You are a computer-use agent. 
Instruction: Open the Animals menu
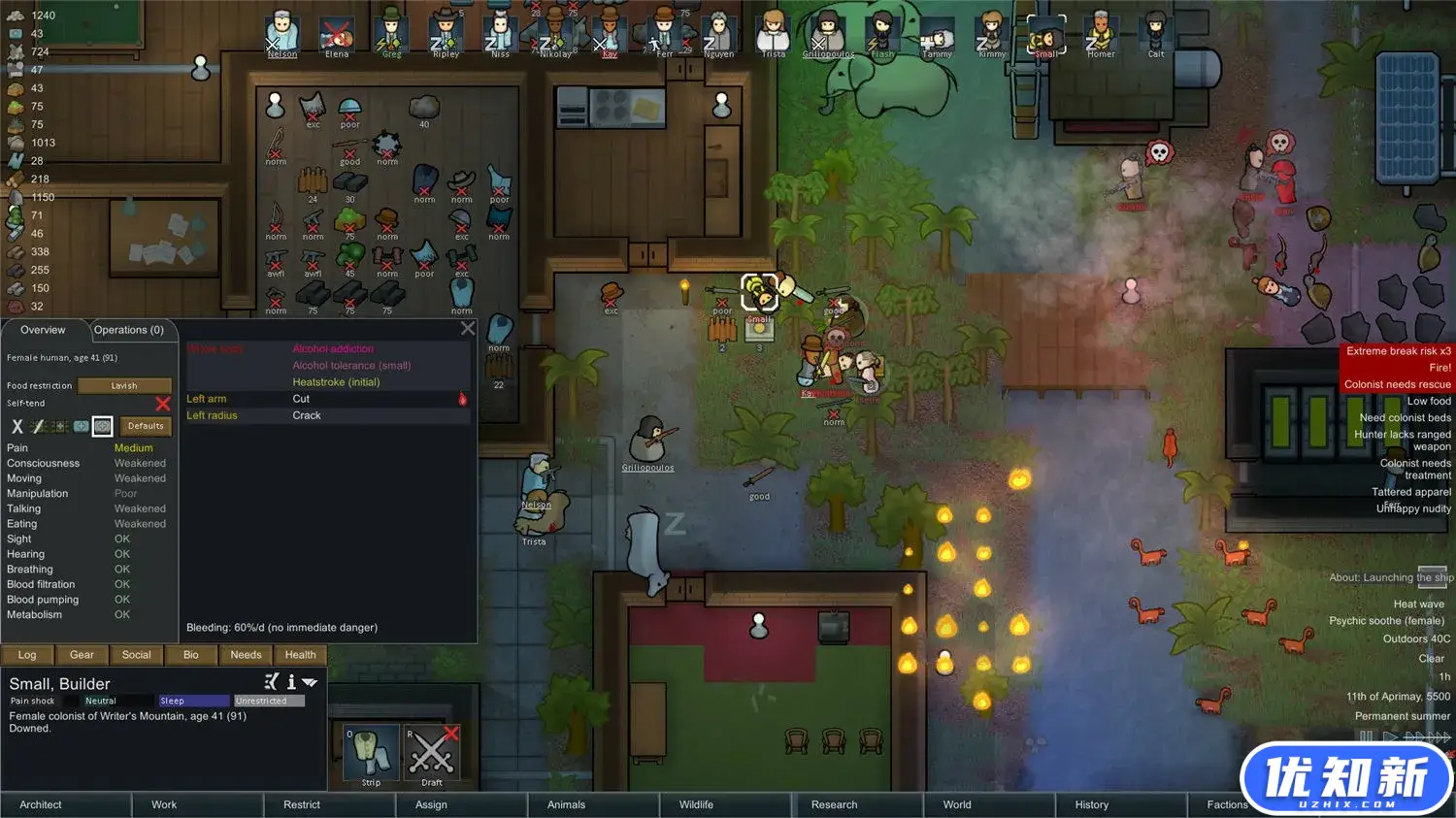(x=566, y=804)
